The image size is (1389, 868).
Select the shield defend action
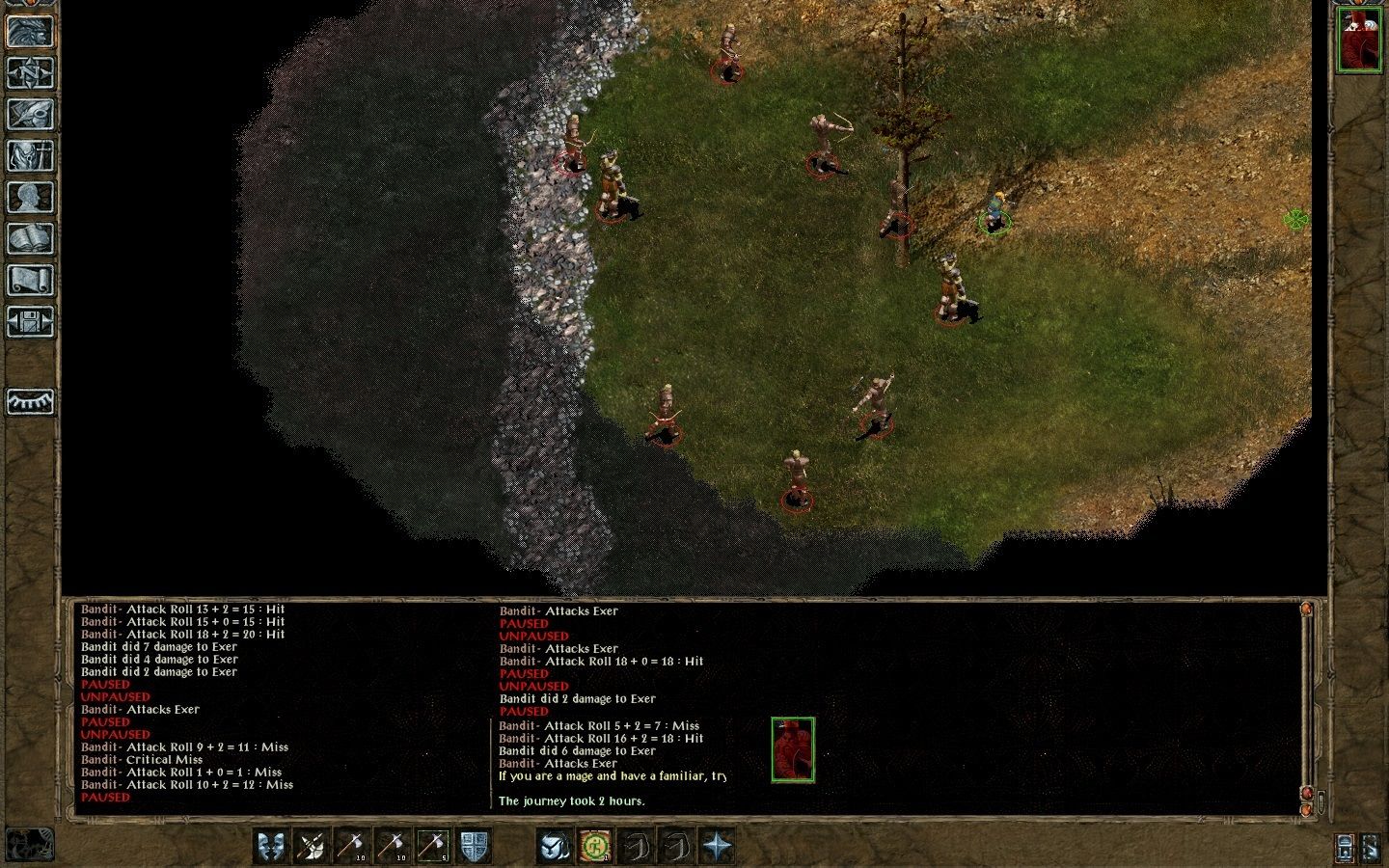point(472,847)
